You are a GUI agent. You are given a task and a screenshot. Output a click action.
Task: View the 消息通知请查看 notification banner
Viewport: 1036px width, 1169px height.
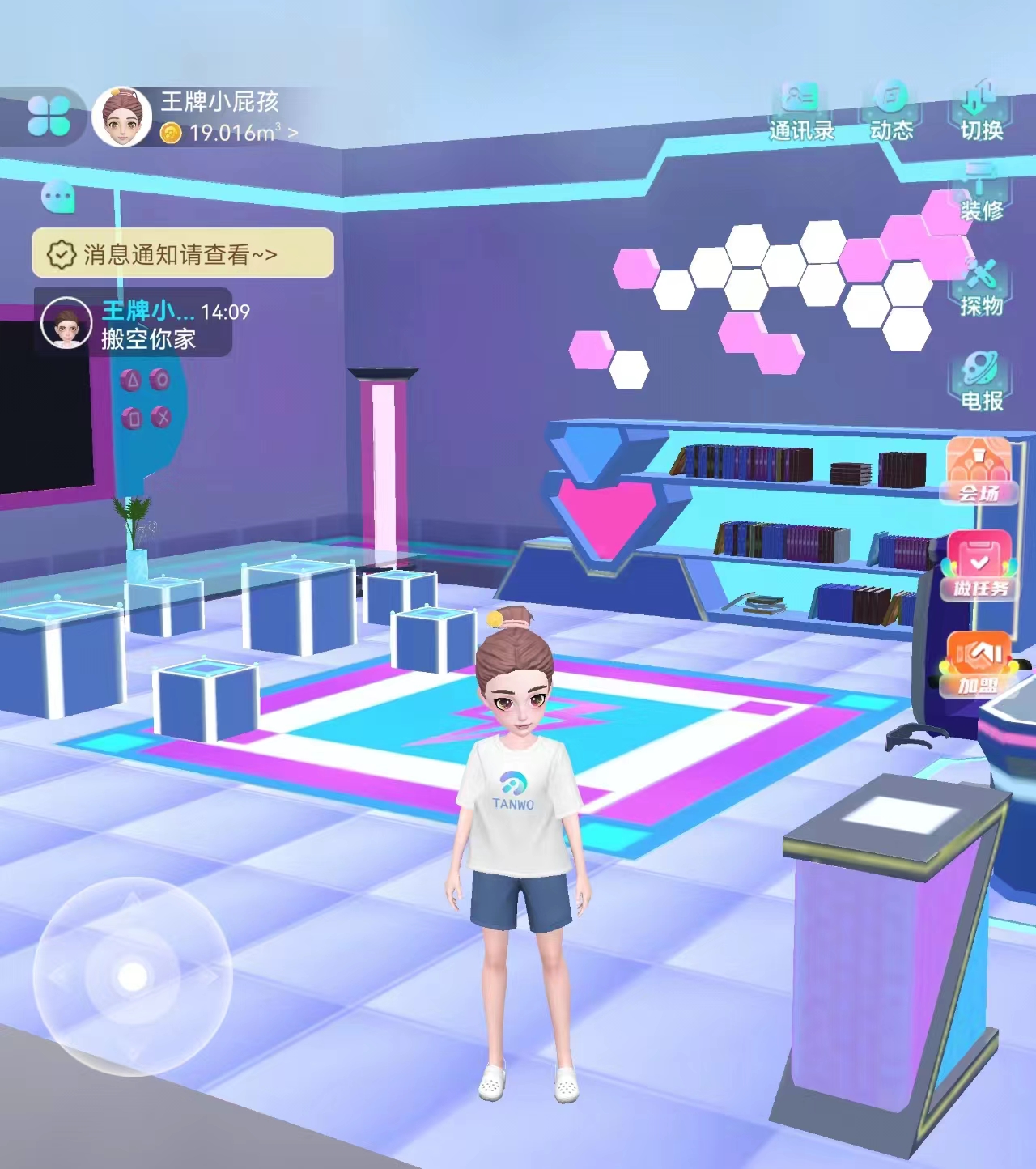(182, 253)
